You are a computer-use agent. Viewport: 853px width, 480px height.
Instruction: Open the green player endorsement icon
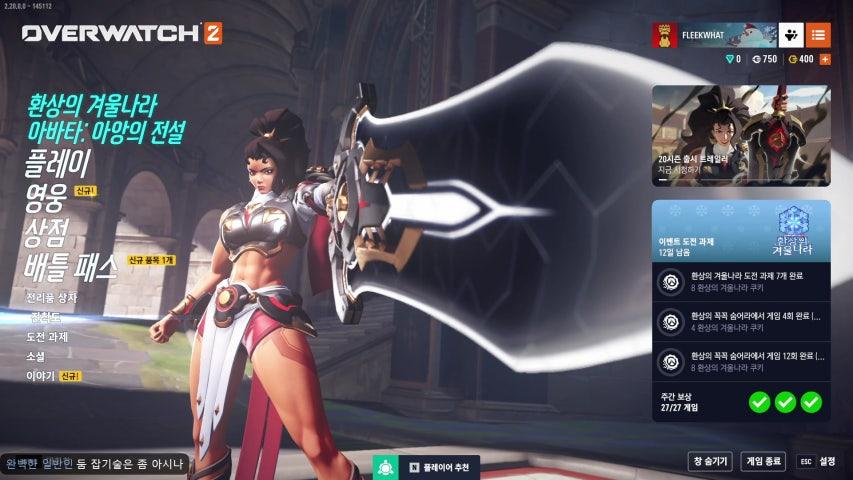[x=386, y=467]
